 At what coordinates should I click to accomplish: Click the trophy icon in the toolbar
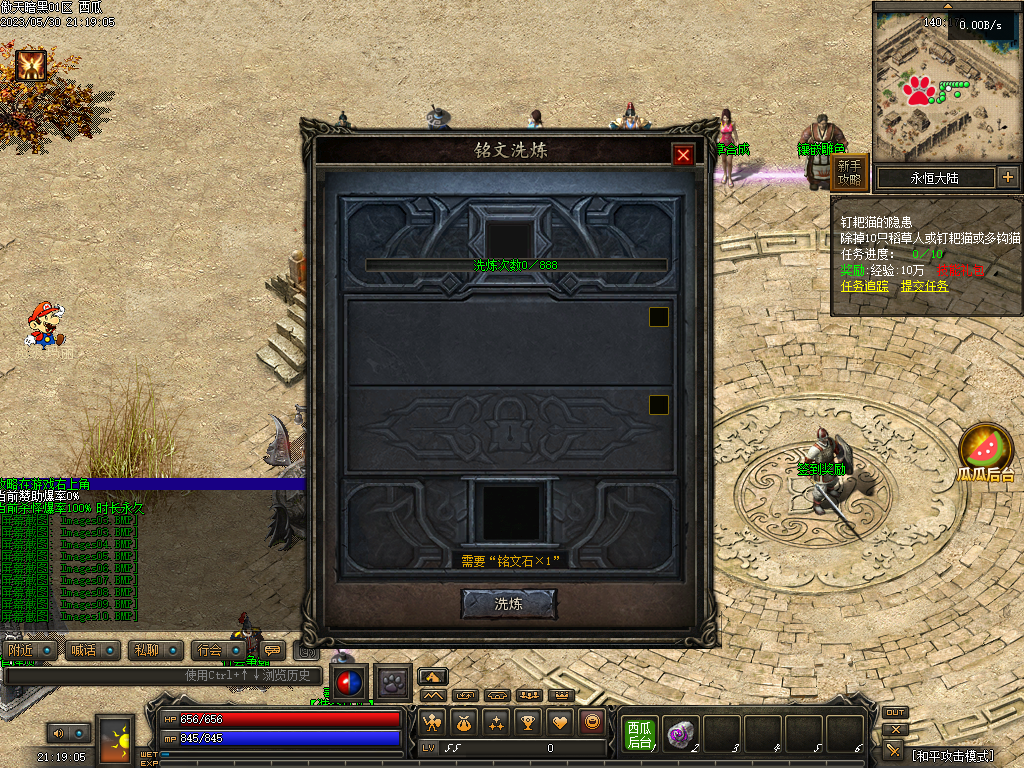(x=529, y=722)
